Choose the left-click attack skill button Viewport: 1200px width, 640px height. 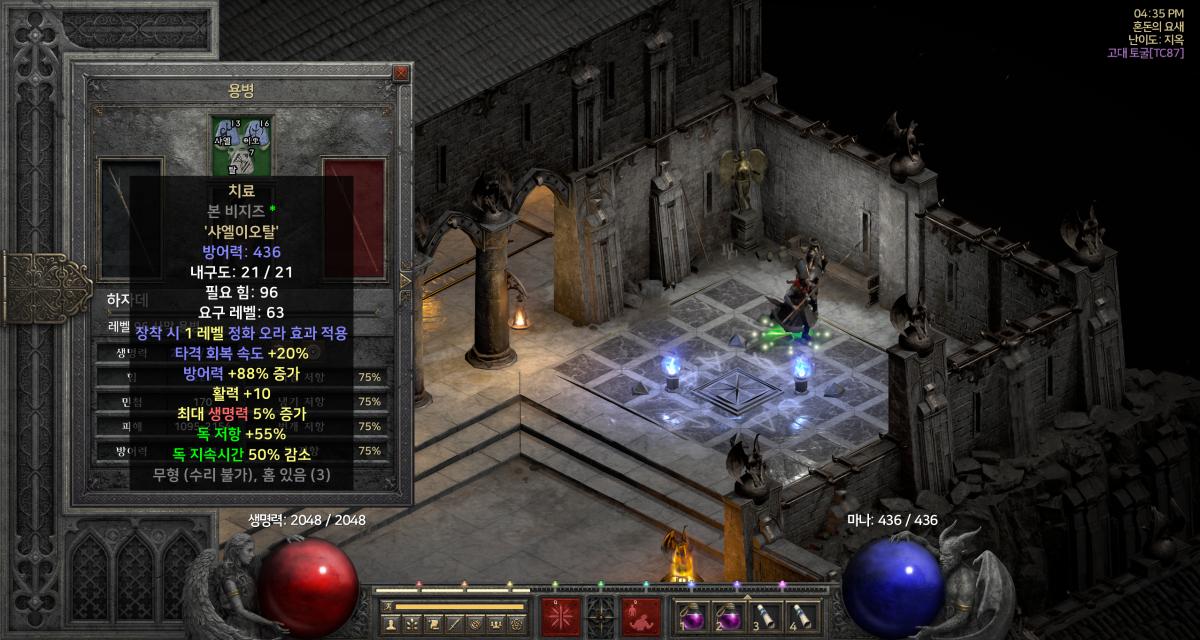tap(559, 615)
